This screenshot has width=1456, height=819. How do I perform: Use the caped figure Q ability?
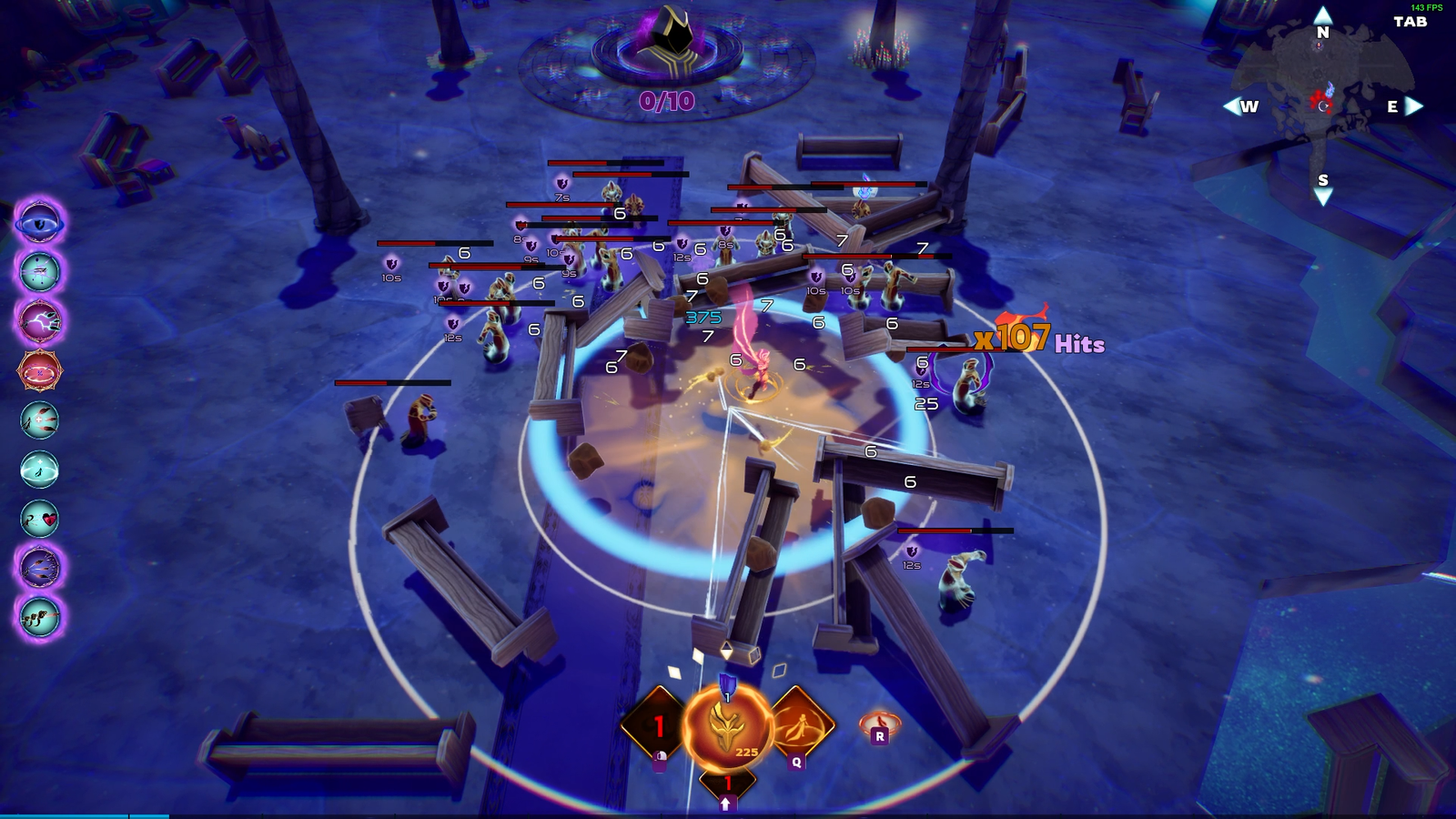800,725
